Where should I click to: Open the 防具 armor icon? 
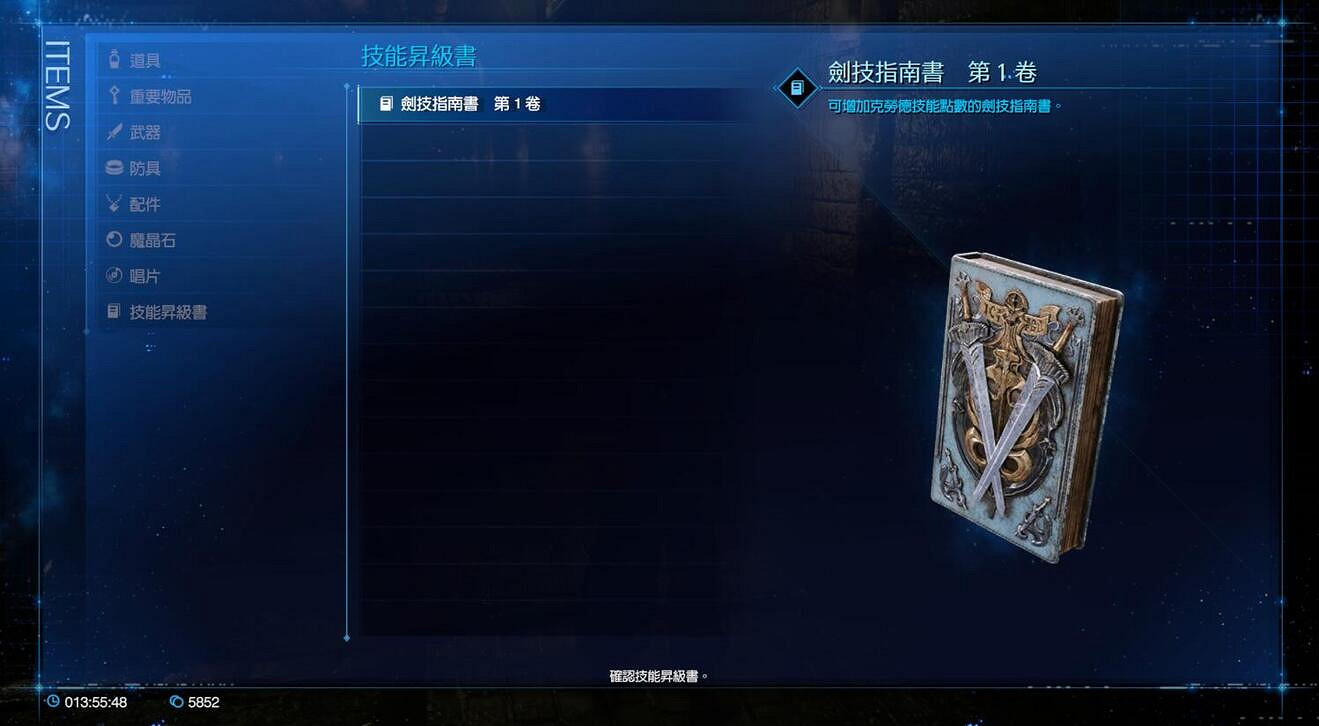tap(113, 168)
